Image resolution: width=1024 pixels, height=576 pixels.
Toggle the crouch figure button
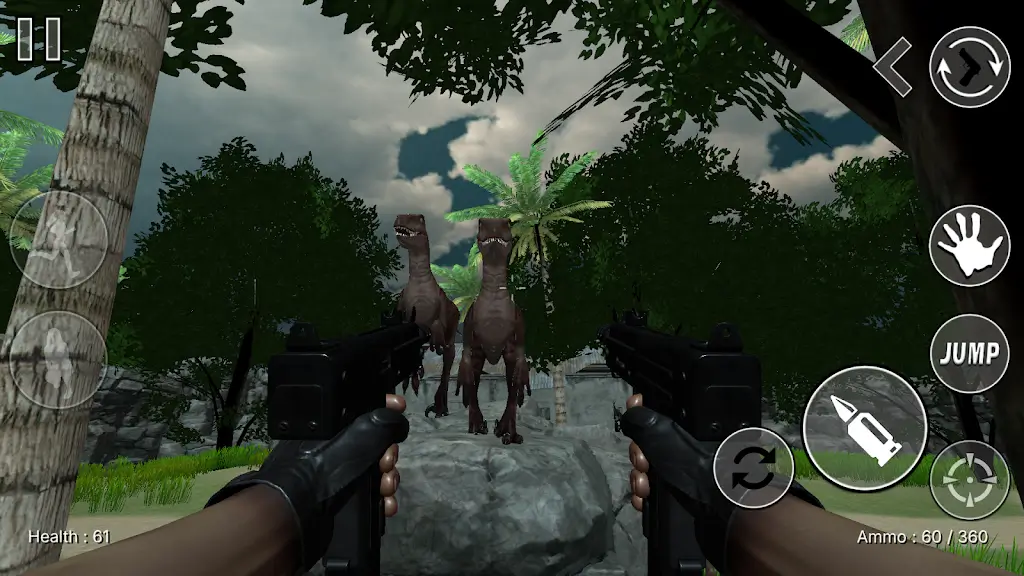pos(58,358)
